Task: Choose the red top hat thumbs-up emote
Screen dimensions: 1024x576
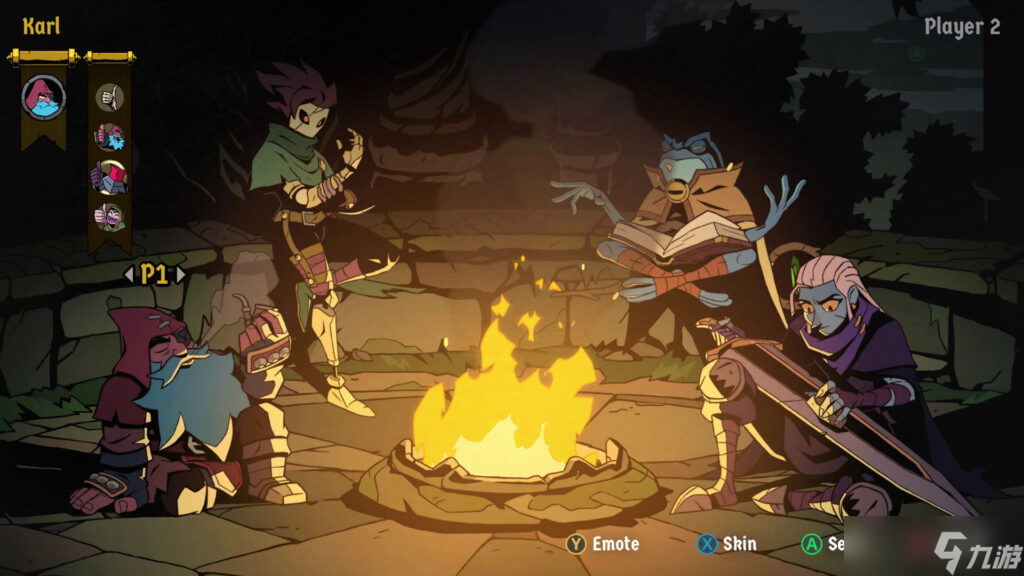Action: coord(109,177)
